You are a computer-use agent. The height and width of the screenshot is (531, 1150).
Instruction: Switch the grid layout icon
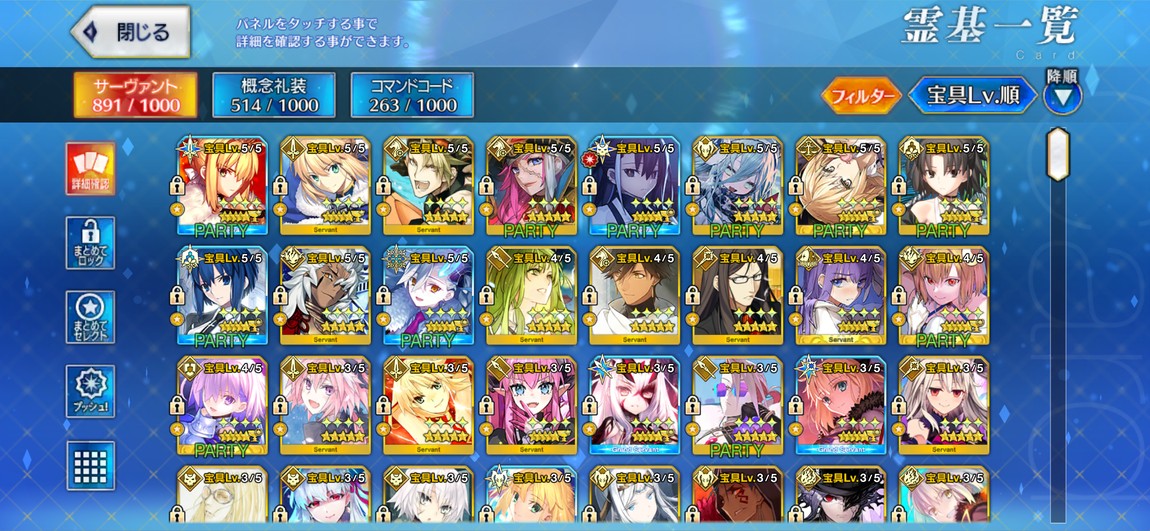coord(90,463)
